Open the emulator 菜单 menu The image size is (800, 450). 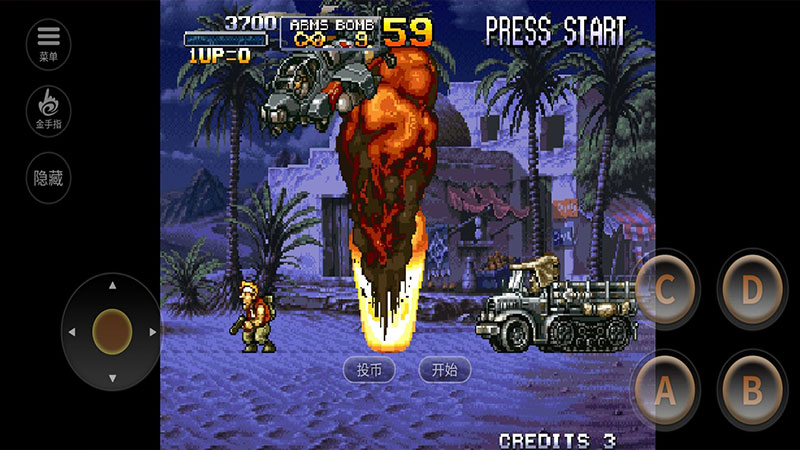tap(48, 43)
